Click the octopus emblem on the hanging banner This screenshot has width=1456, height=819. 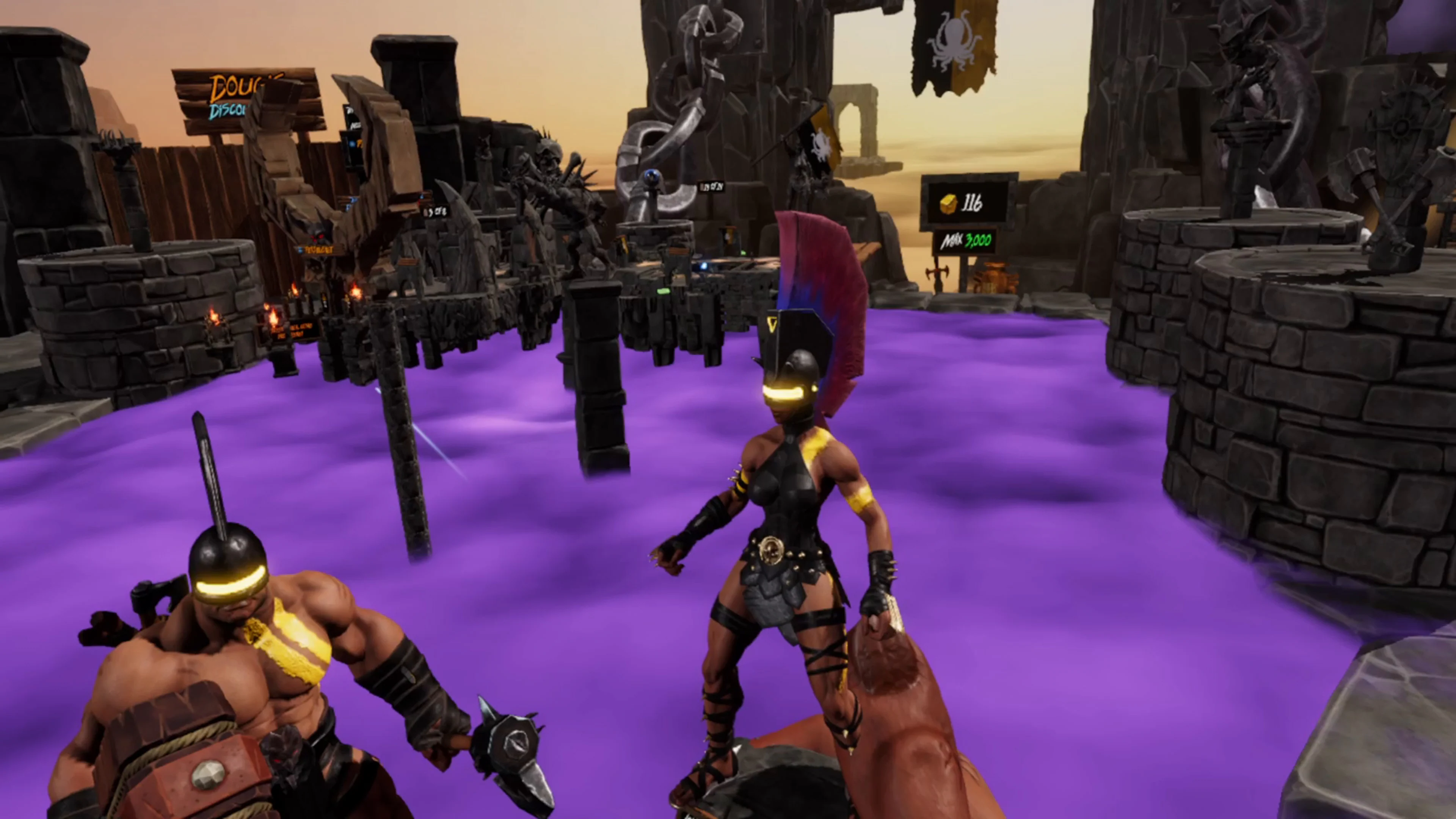pyautogui.click(x=955, y=41)
